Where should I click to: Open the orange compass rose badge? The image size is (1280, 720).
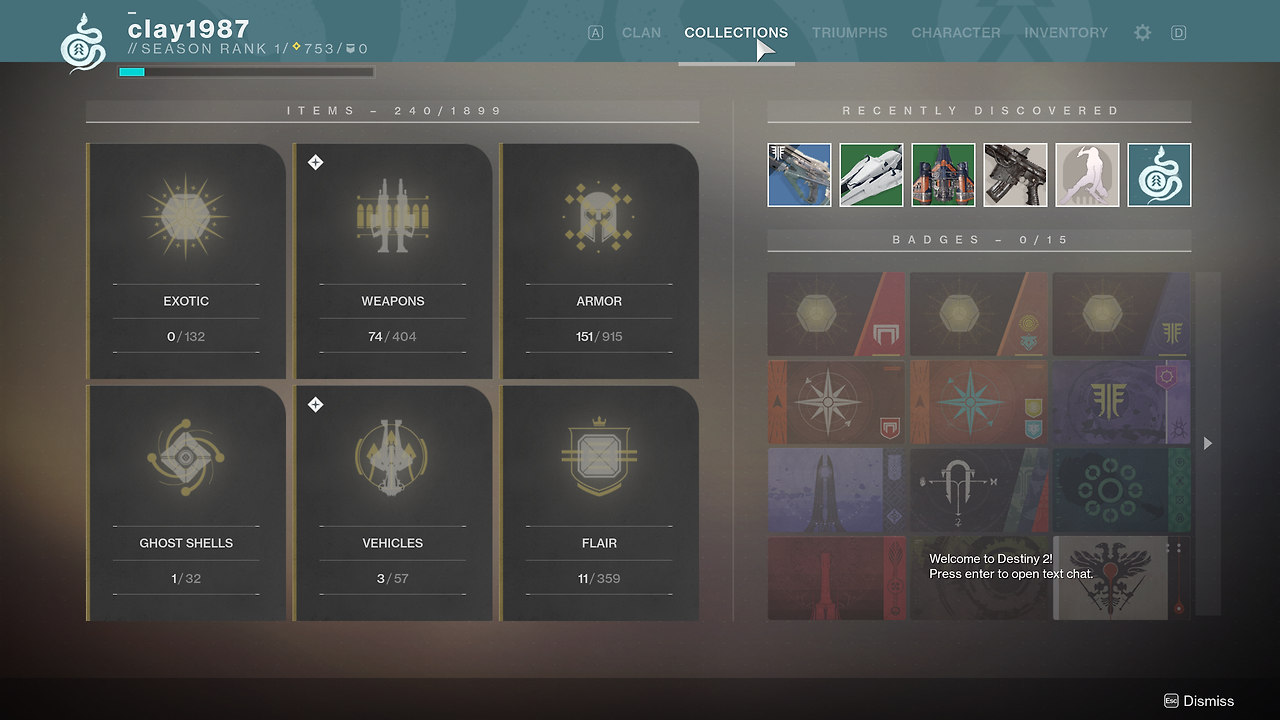836,402
